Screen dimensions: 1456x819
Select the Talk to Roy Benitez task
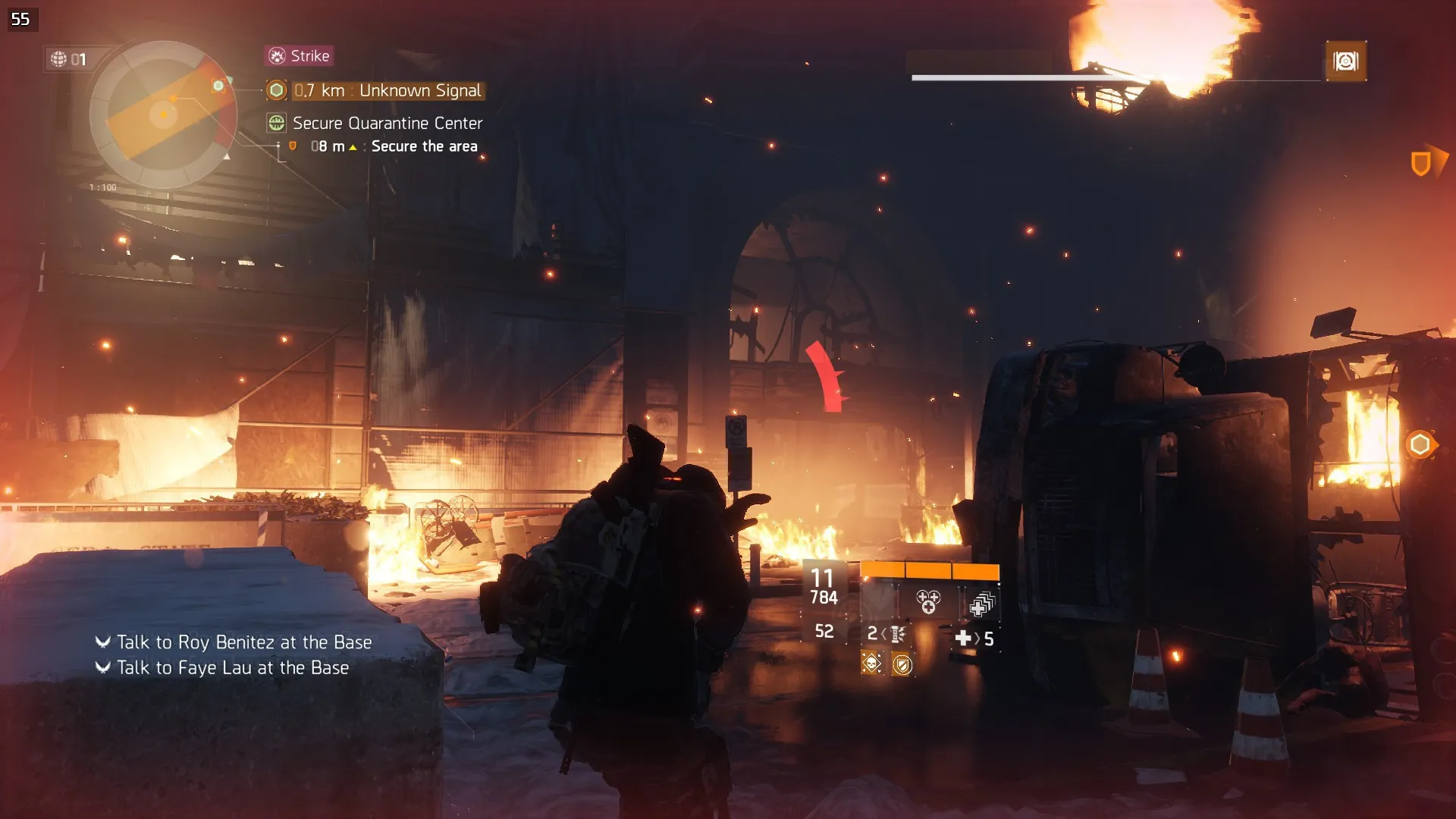pos(243,642)
